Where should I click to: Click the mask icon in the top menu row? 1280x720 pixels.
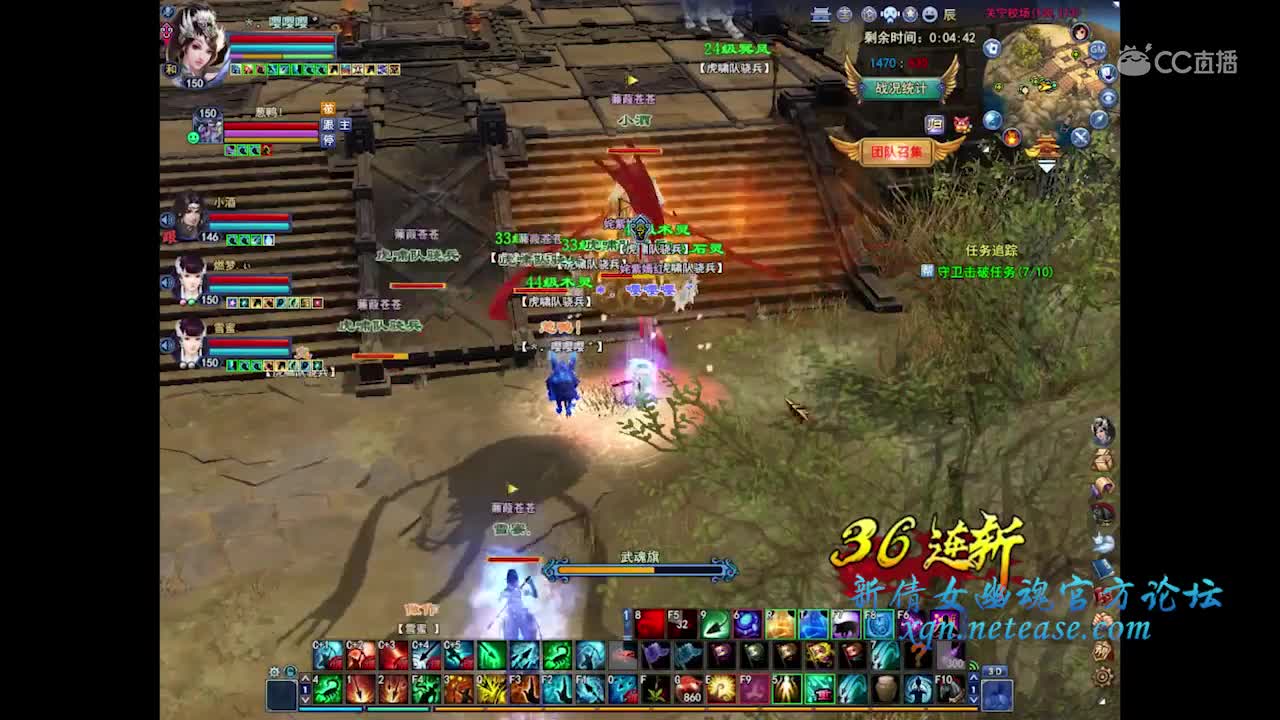click(x=888, y=14)
